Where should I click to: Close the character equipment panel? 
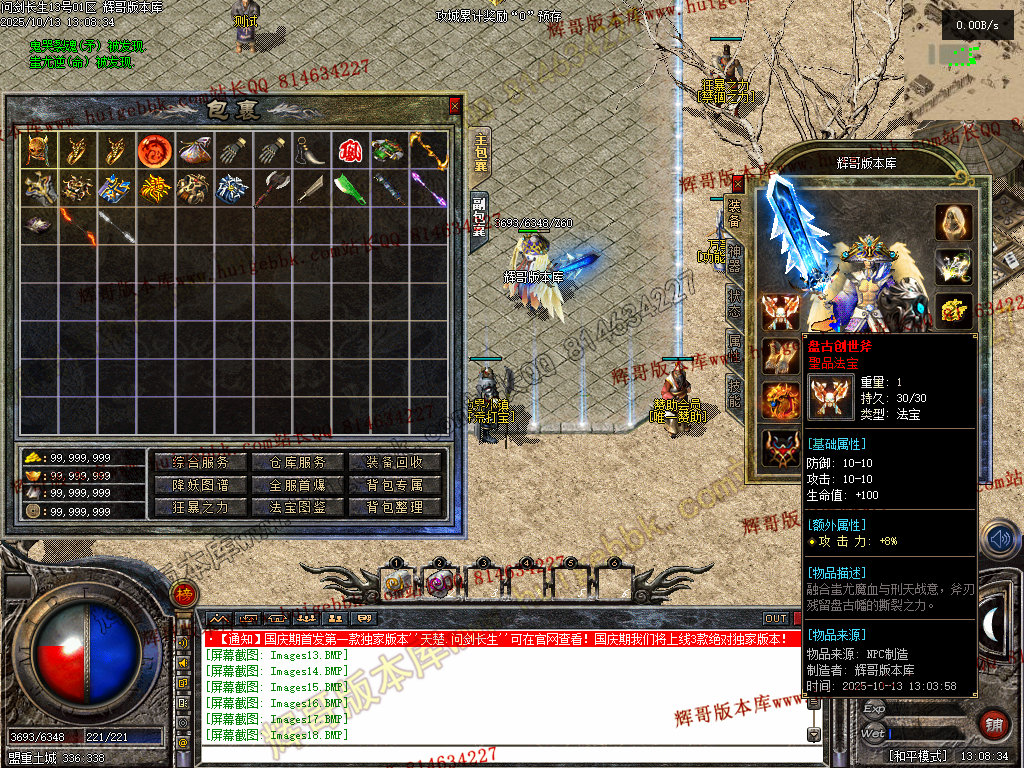click(x=738, y=183)
